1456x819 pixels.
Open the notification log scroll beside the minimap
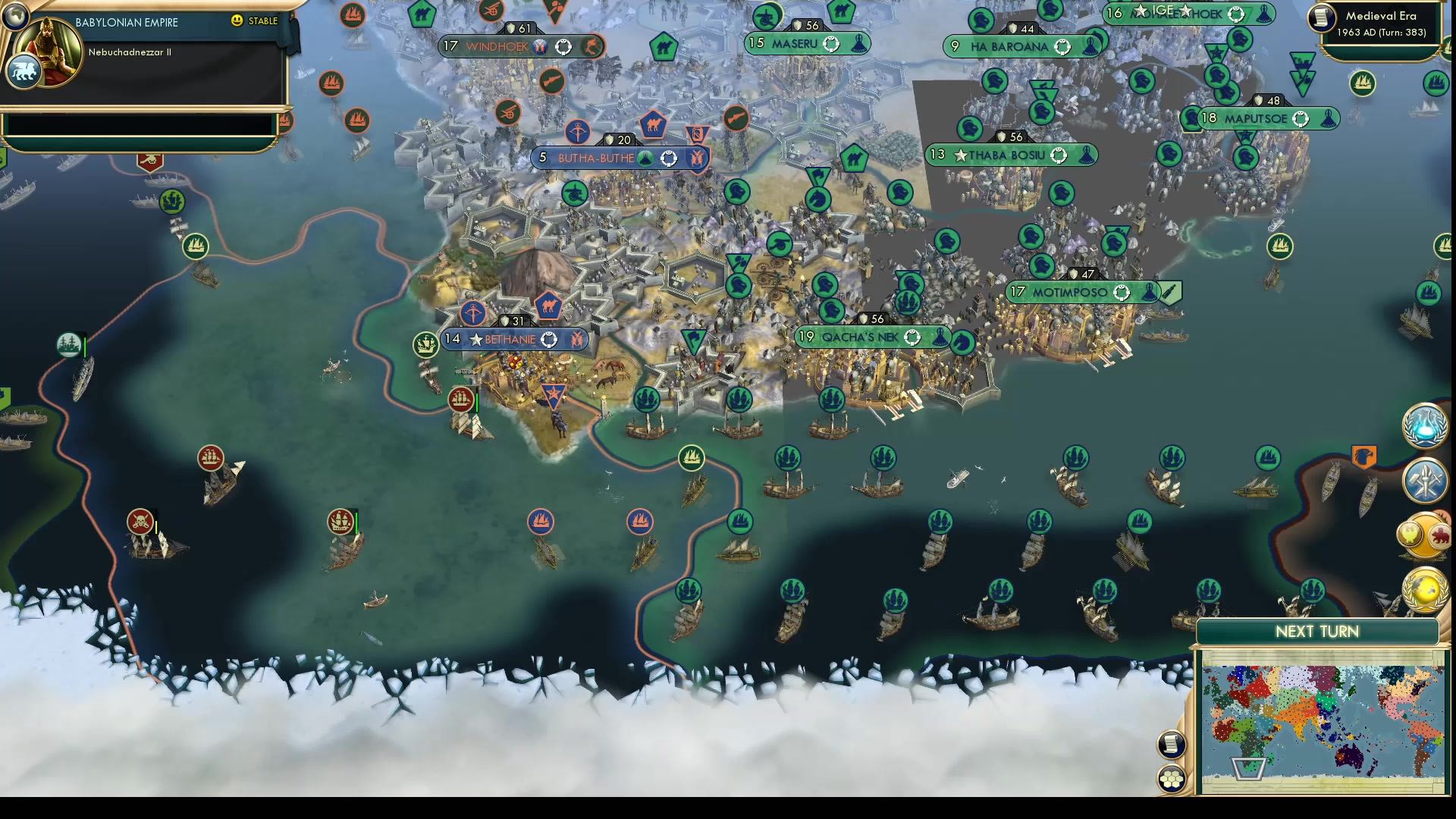point(1171,744)
